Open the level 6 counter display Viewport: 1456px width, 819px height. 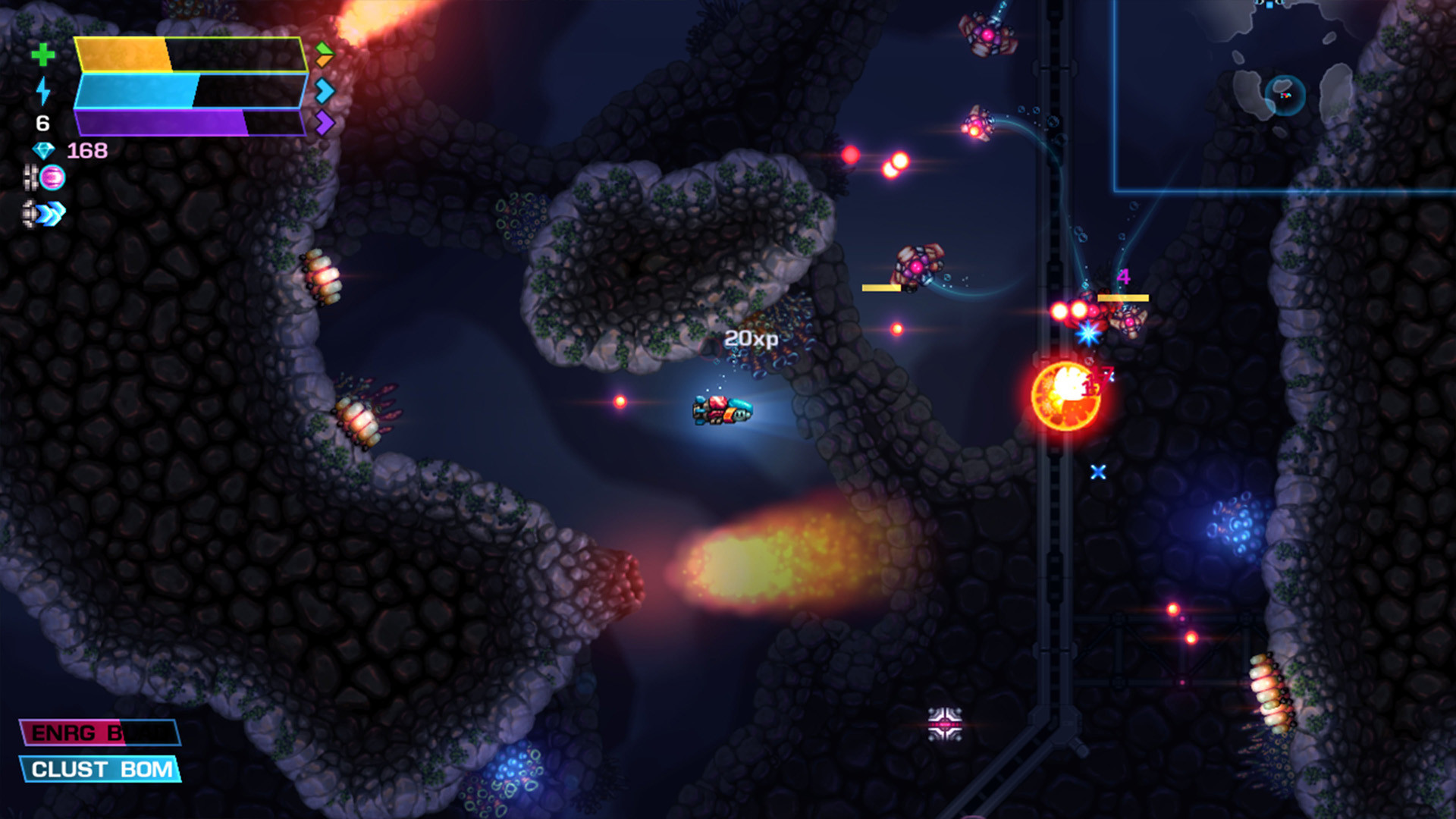[43, 121]
